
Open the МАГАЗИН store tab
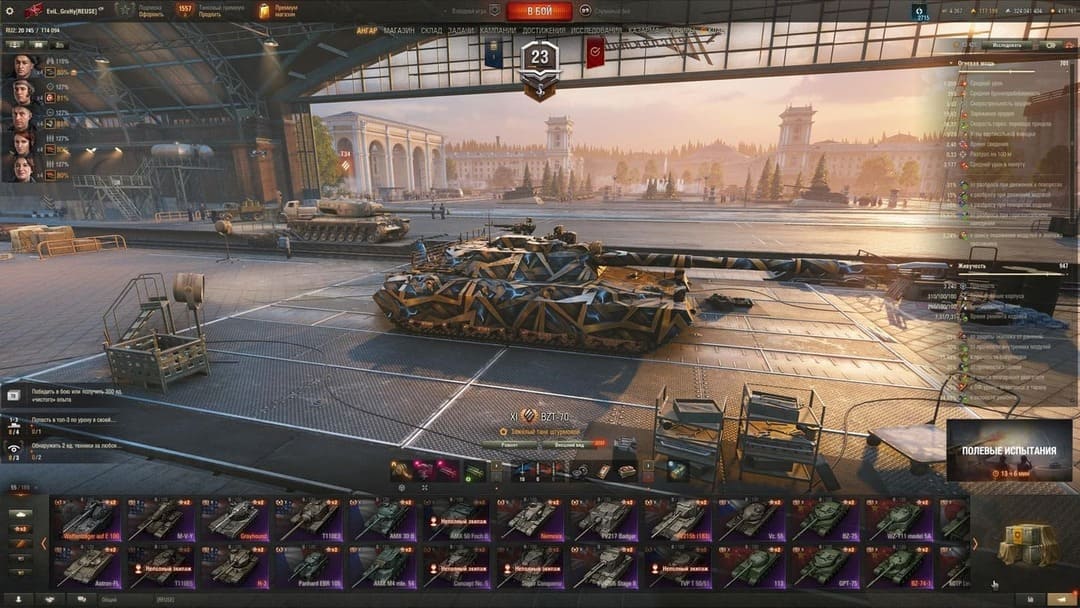click(x=399, y=30)
